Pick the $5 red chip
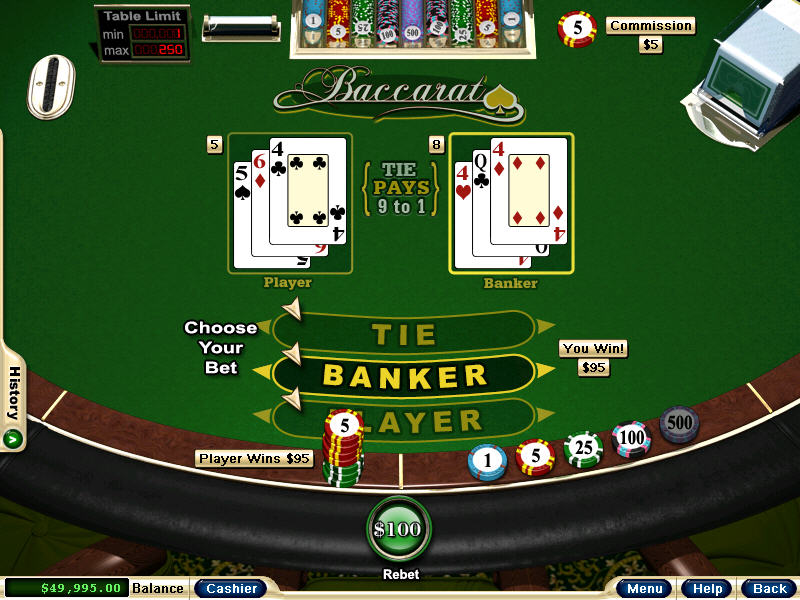Viewport: 800px width, 600px height. tap(535, 456)
